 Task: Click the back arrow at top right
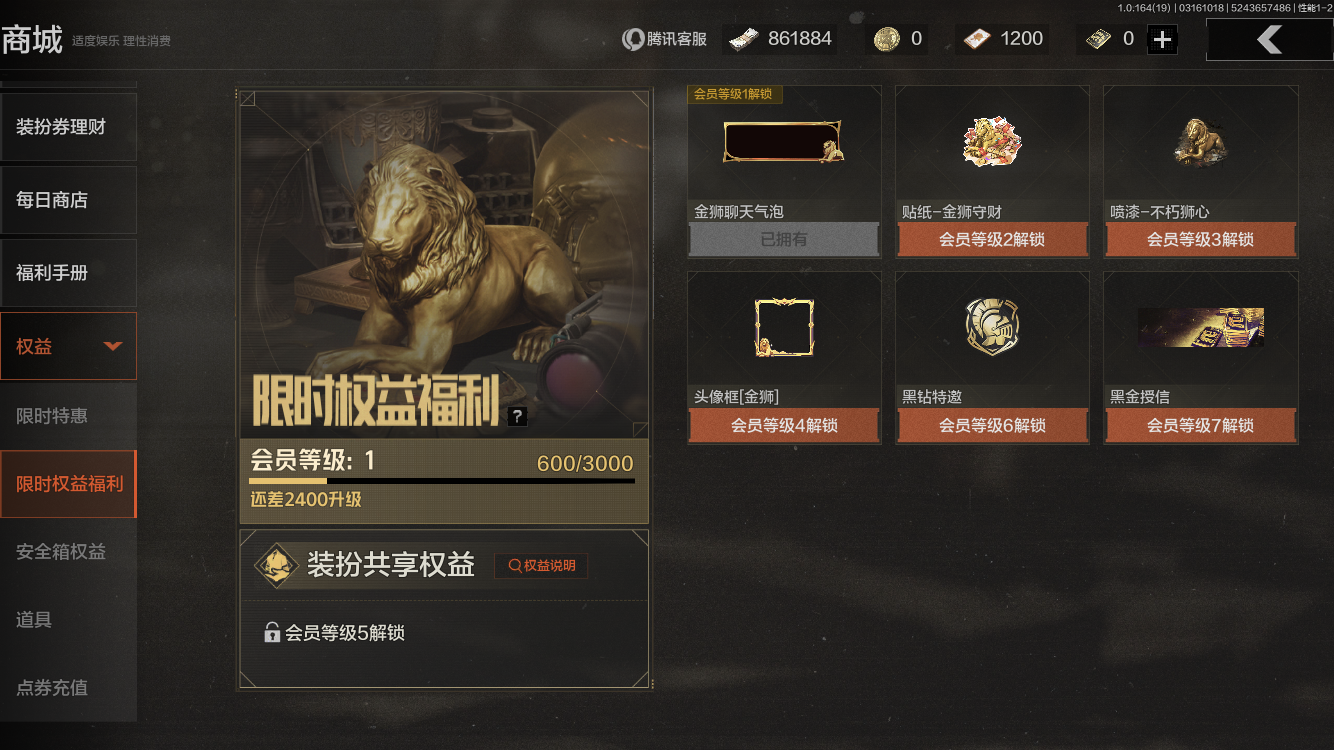pyautogui.click(x=1270, y=38)
